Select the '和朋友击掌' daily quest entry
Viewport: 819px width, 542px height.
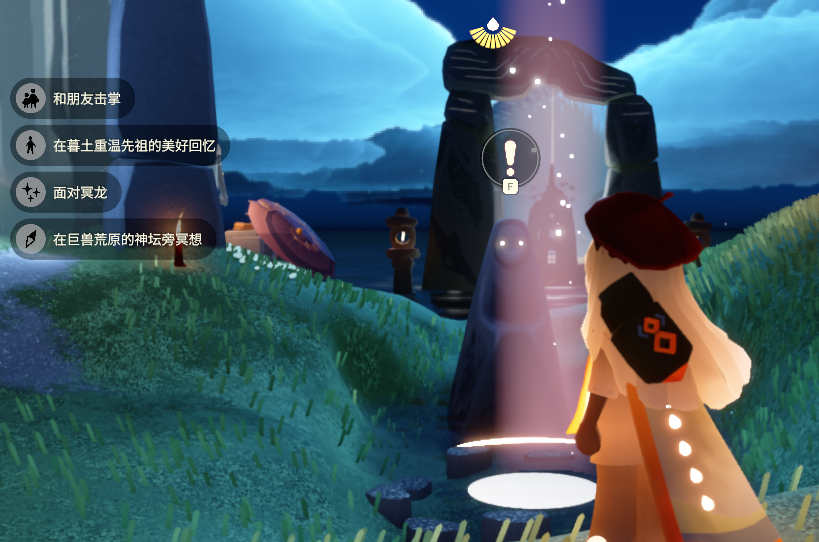point(73,99)
